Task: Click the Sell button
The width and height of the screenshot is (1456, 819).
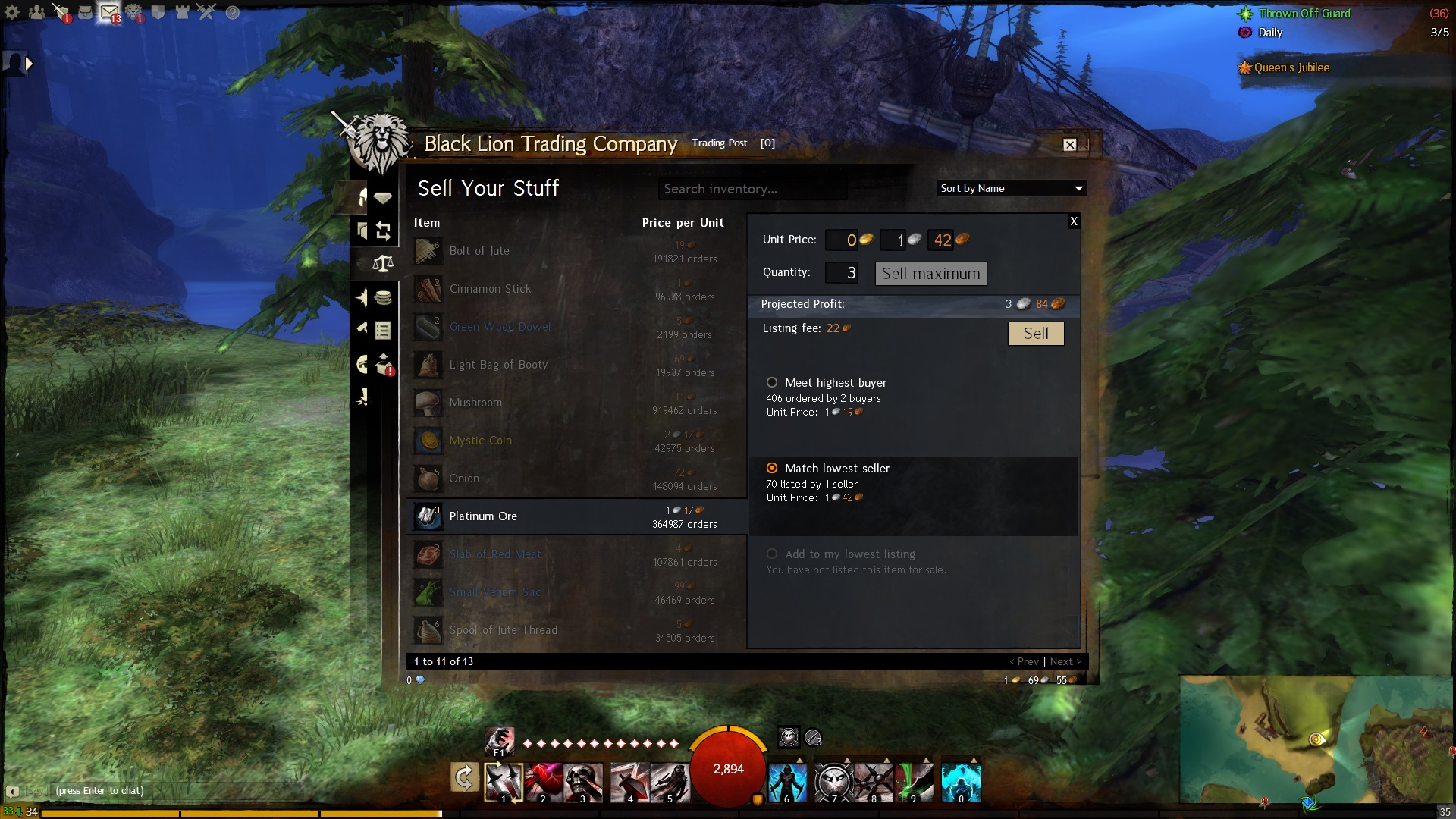Action: click(x=1035, y=334)
